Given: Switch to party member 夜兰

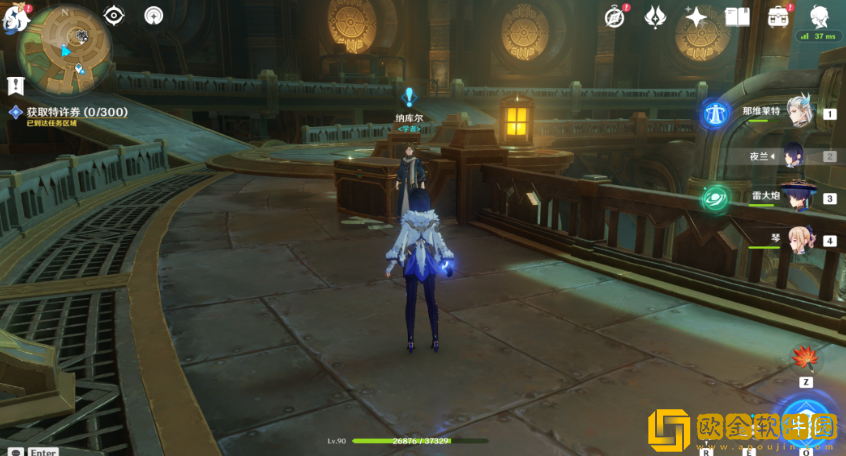Looking at the screenshot, I should click(797, 156).
